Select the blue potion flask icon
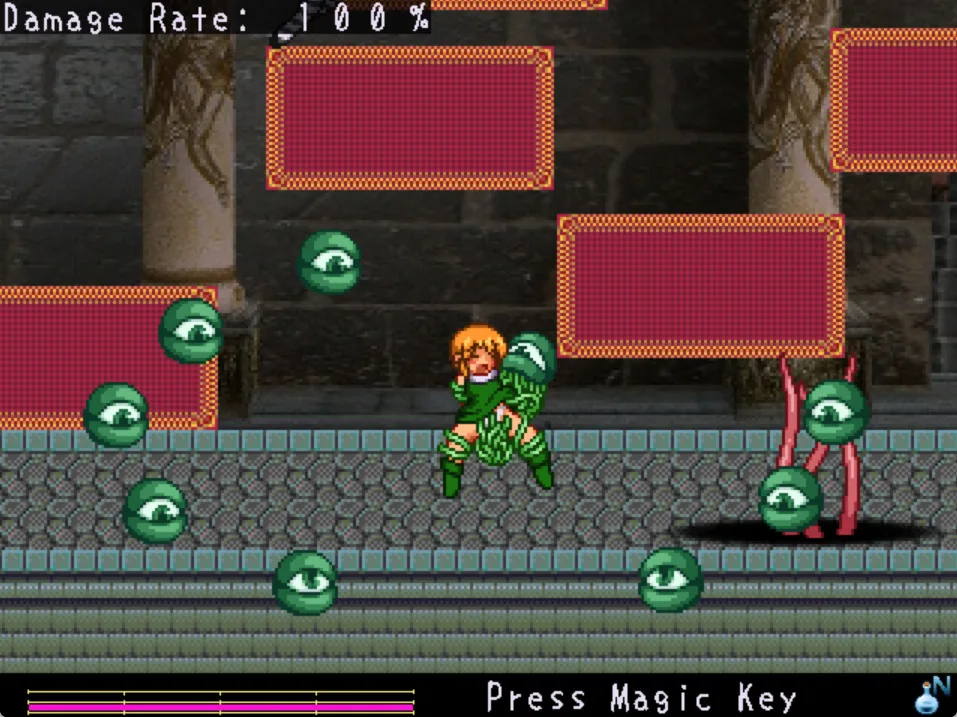The height and width of the screenshot is (717, 957). [x=931, y=696]
